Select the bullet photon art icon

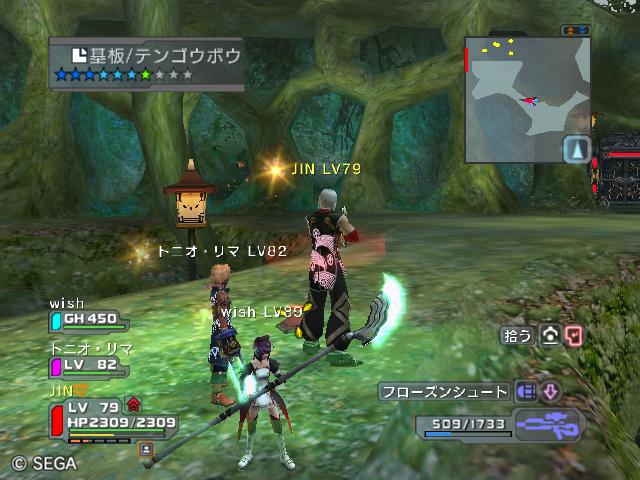(527, 392)
